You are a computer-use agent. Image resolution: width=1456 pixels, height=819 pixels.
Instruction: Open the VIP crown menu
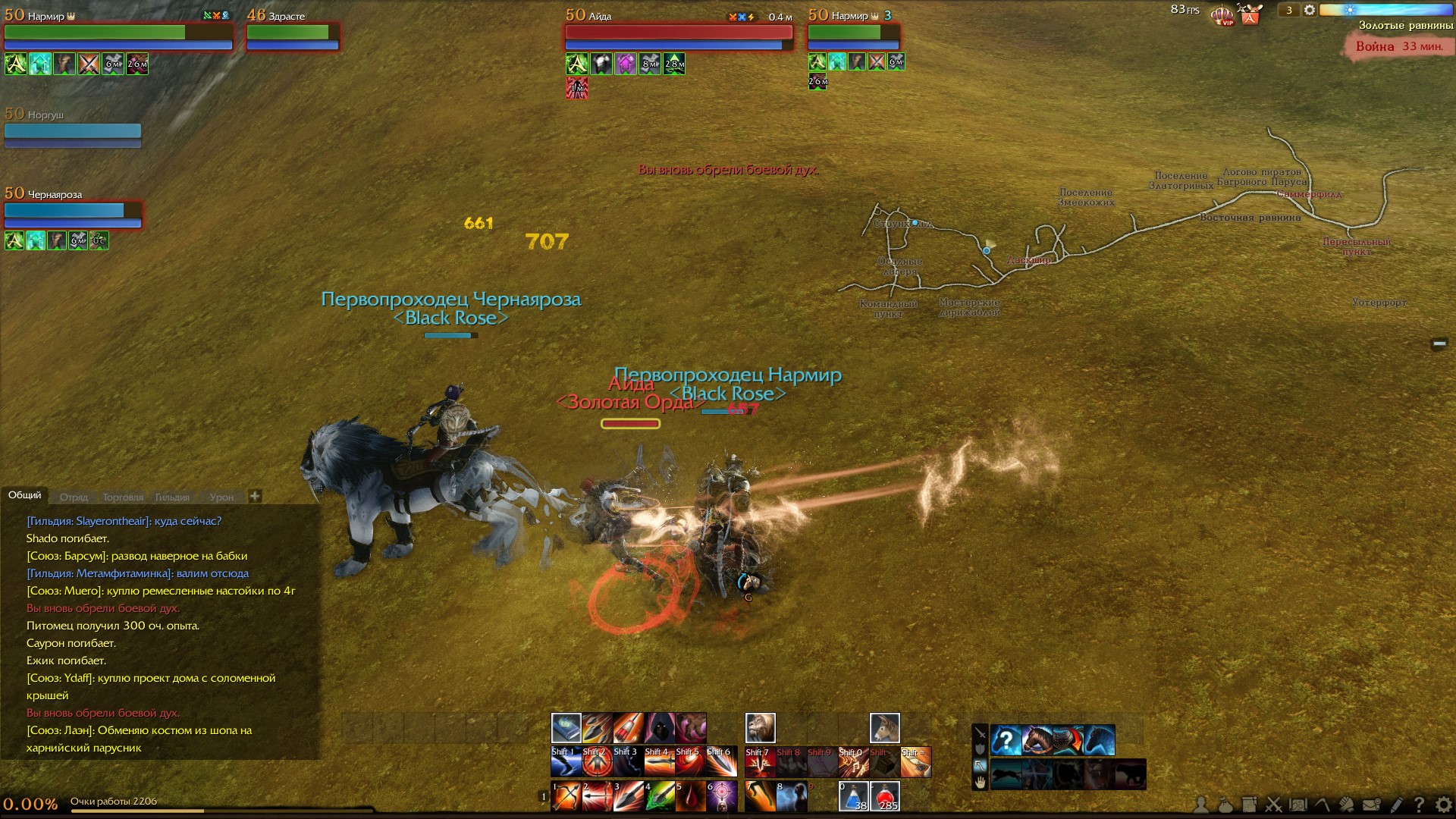pos(1222,14)
